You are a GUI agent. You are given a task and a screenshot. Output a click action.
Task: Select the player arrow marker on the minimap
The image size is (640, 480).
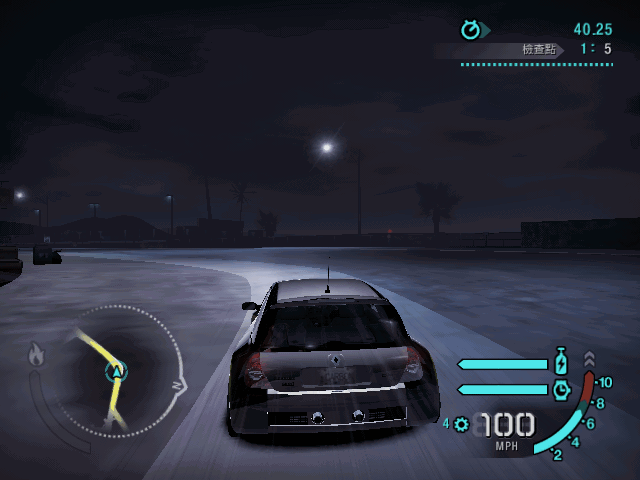tap(118, 372)
